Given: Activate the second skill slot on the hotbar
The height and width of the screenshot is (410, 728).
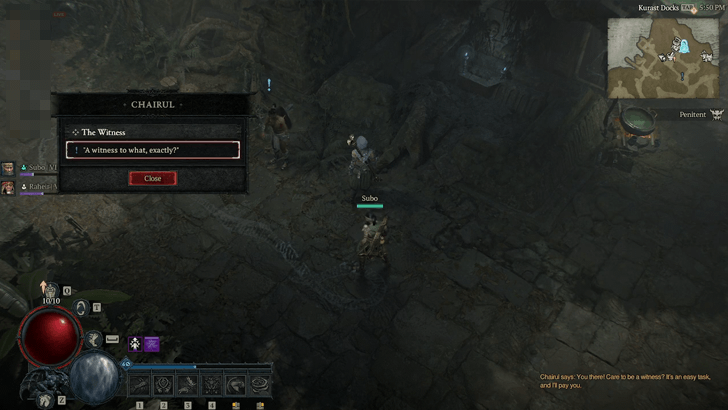Looking at the screenshot, I should click(x=162, y=384).
